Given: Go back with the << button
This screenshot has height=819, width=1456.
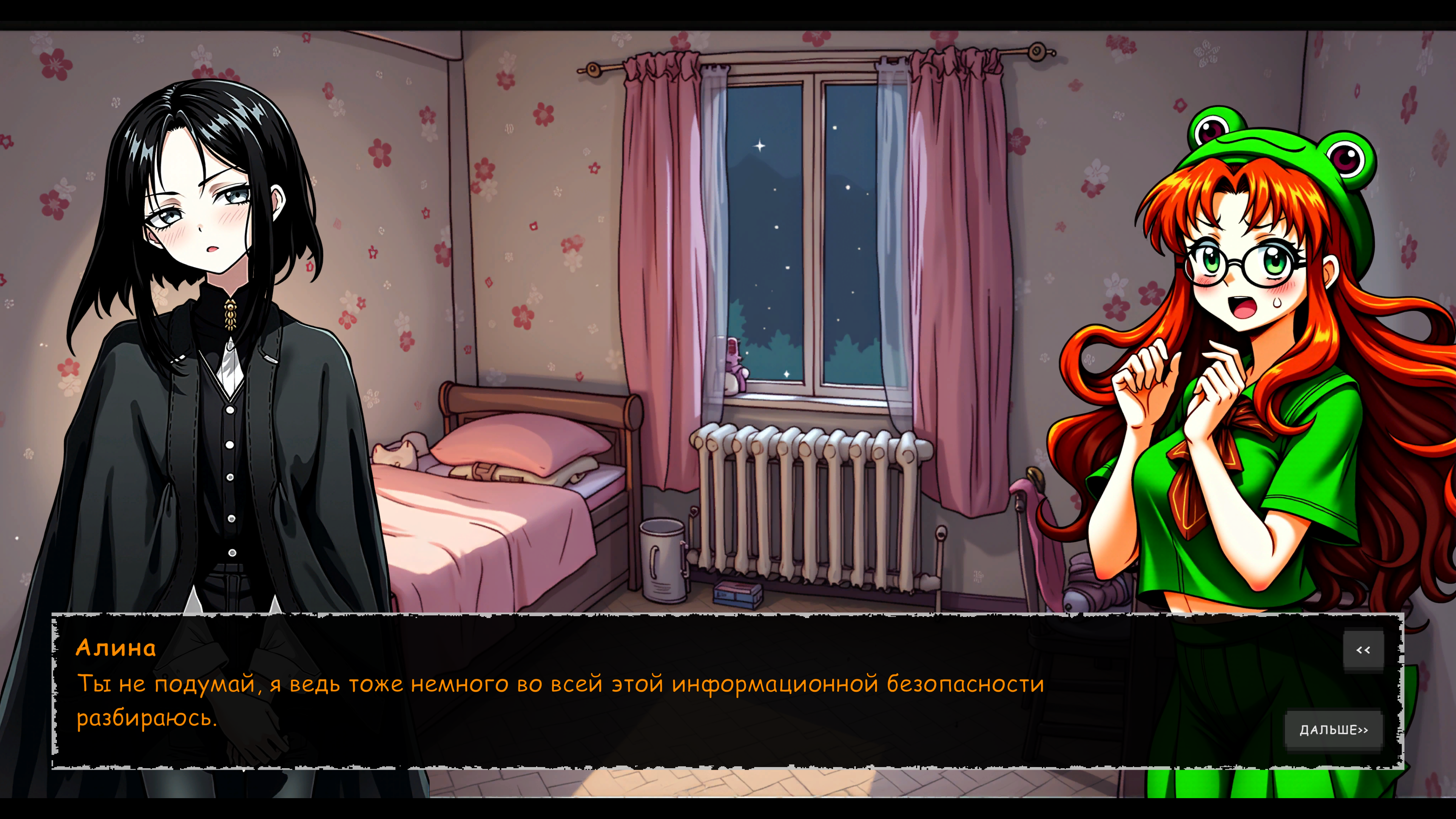Looking at the screenshot, I should coord(1363,650).
